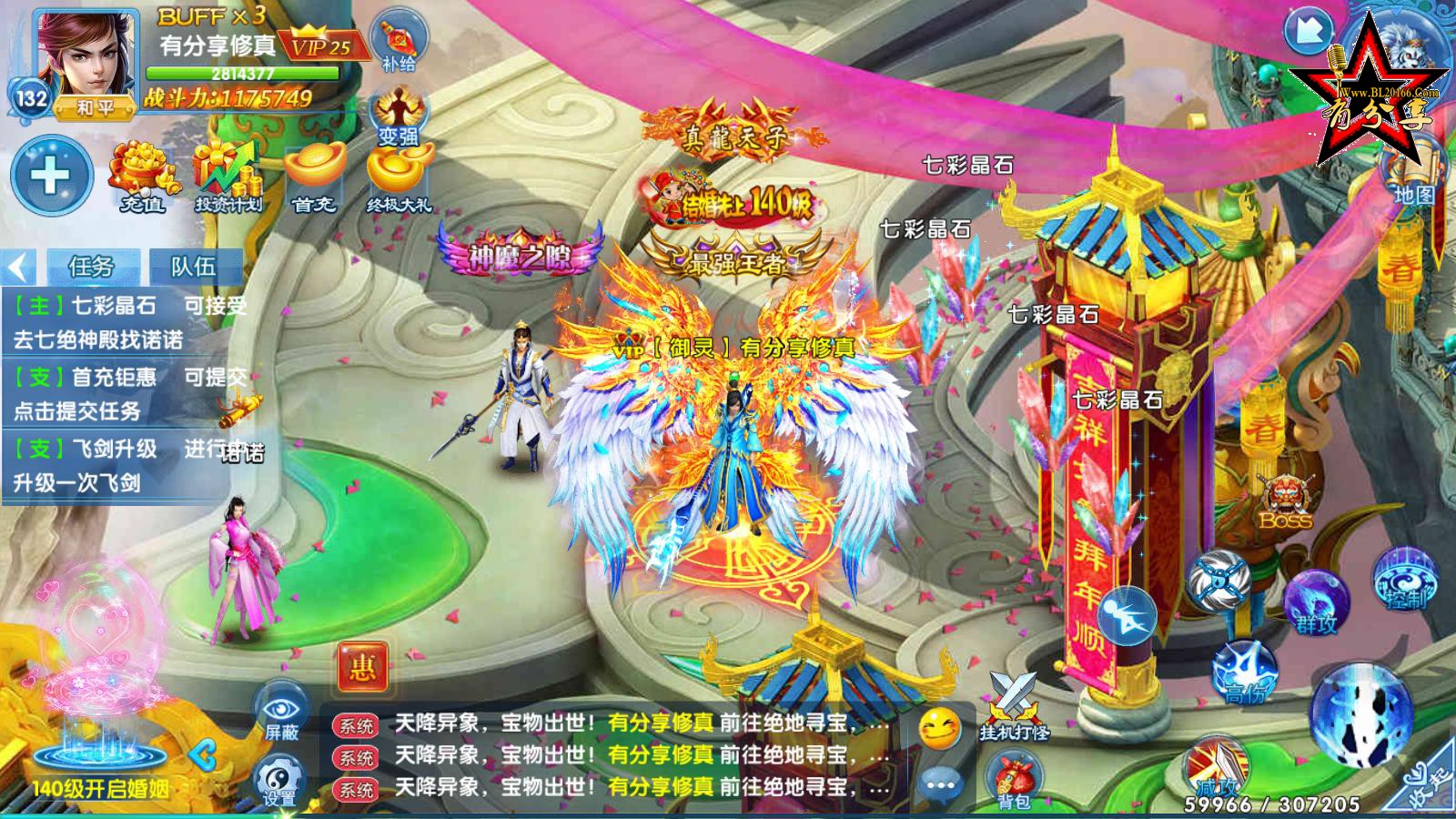Screen dimensions: 1456x819
Task: Select the 七彩晶石 main quest entry
Action: click(118, 322)
